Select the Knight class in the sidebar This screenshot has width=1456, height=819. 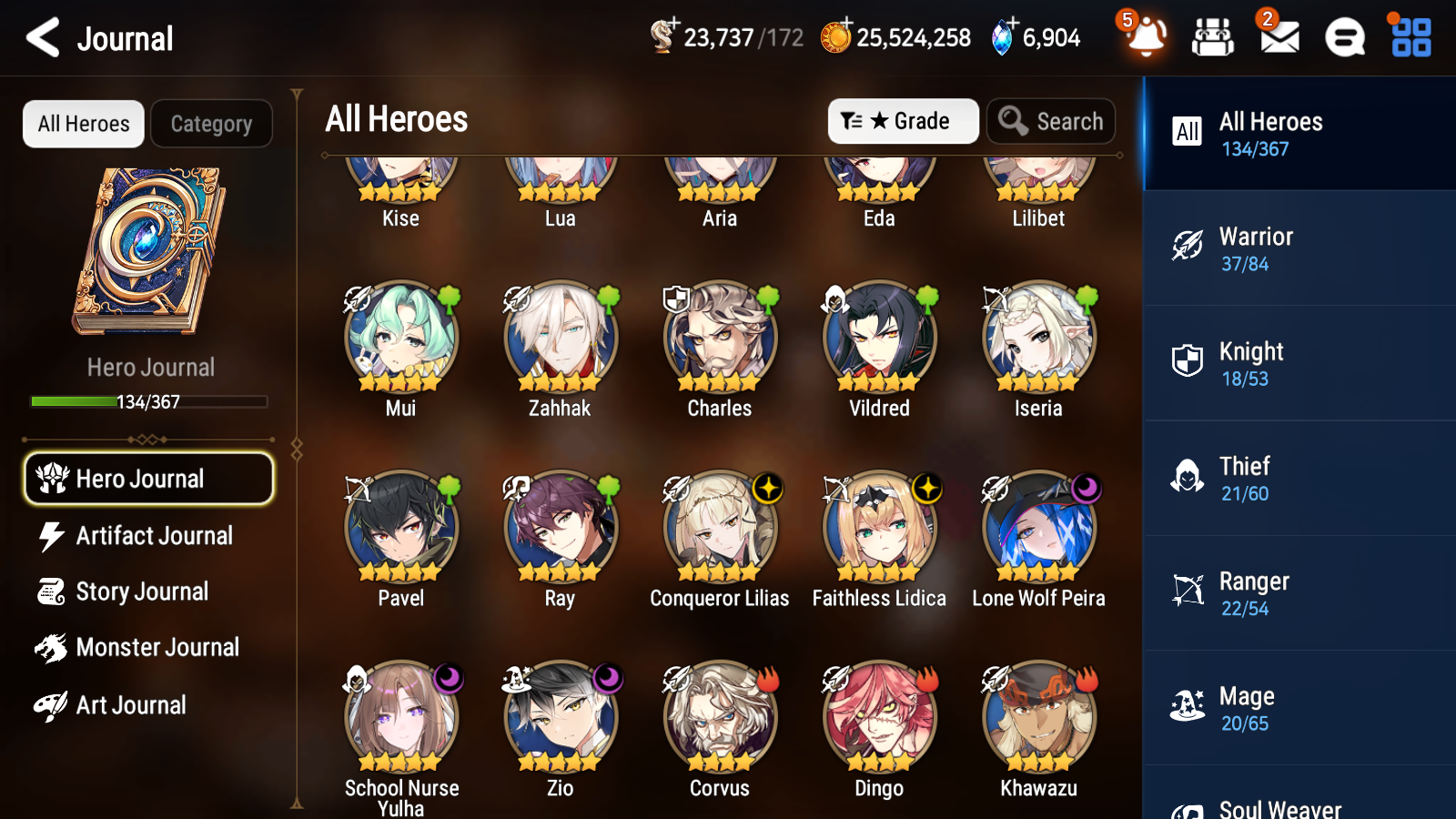pyautogui.click(x=1298, y=363)
